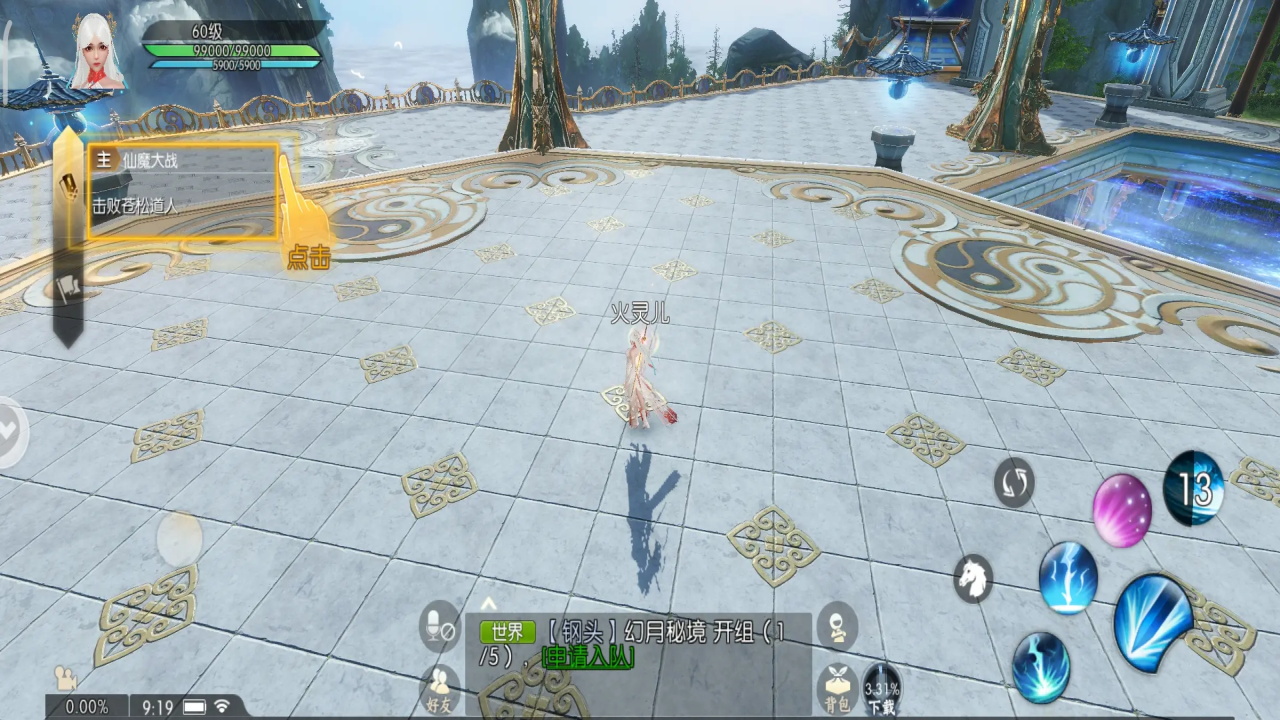The width and height of the screenshot is (1280, 720).
Task: Cast the lightning bolt ground-strike skill
Action: click(1068, 578)
